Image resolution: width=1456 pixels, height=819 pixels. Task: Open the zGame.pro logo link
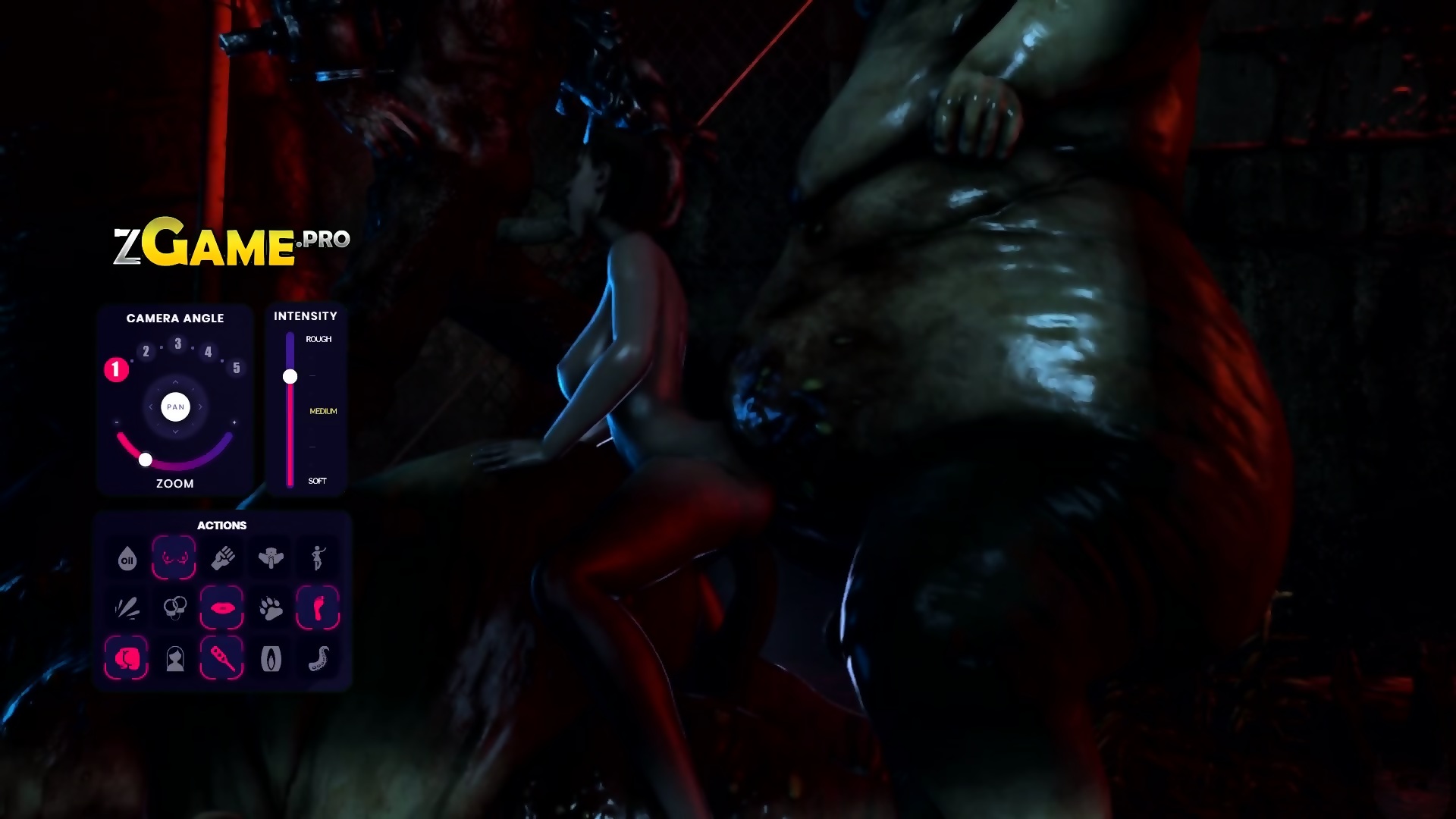tap(231, 246)
